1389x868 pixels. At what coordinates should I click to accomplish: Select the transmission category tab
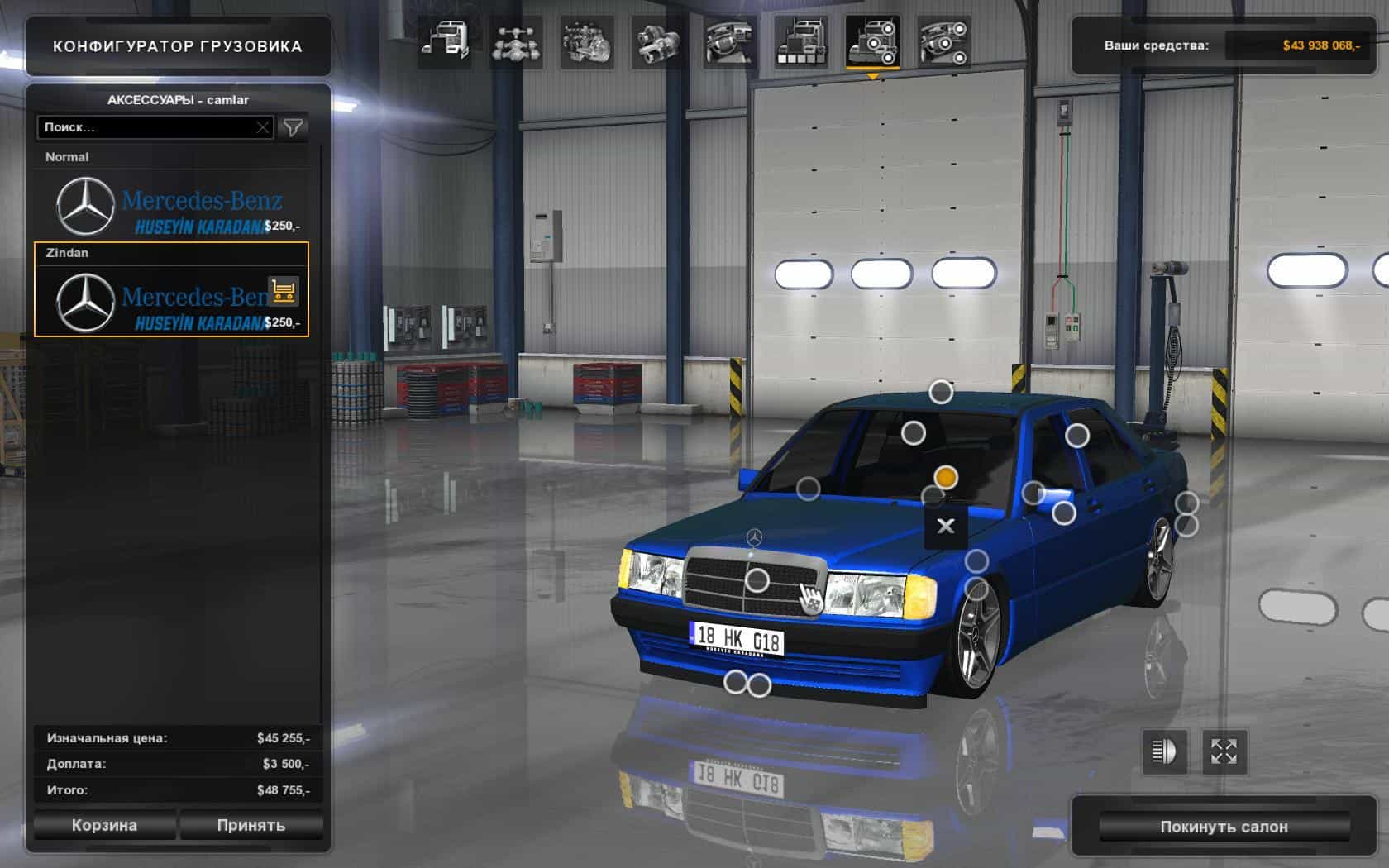tap(658, 41)
